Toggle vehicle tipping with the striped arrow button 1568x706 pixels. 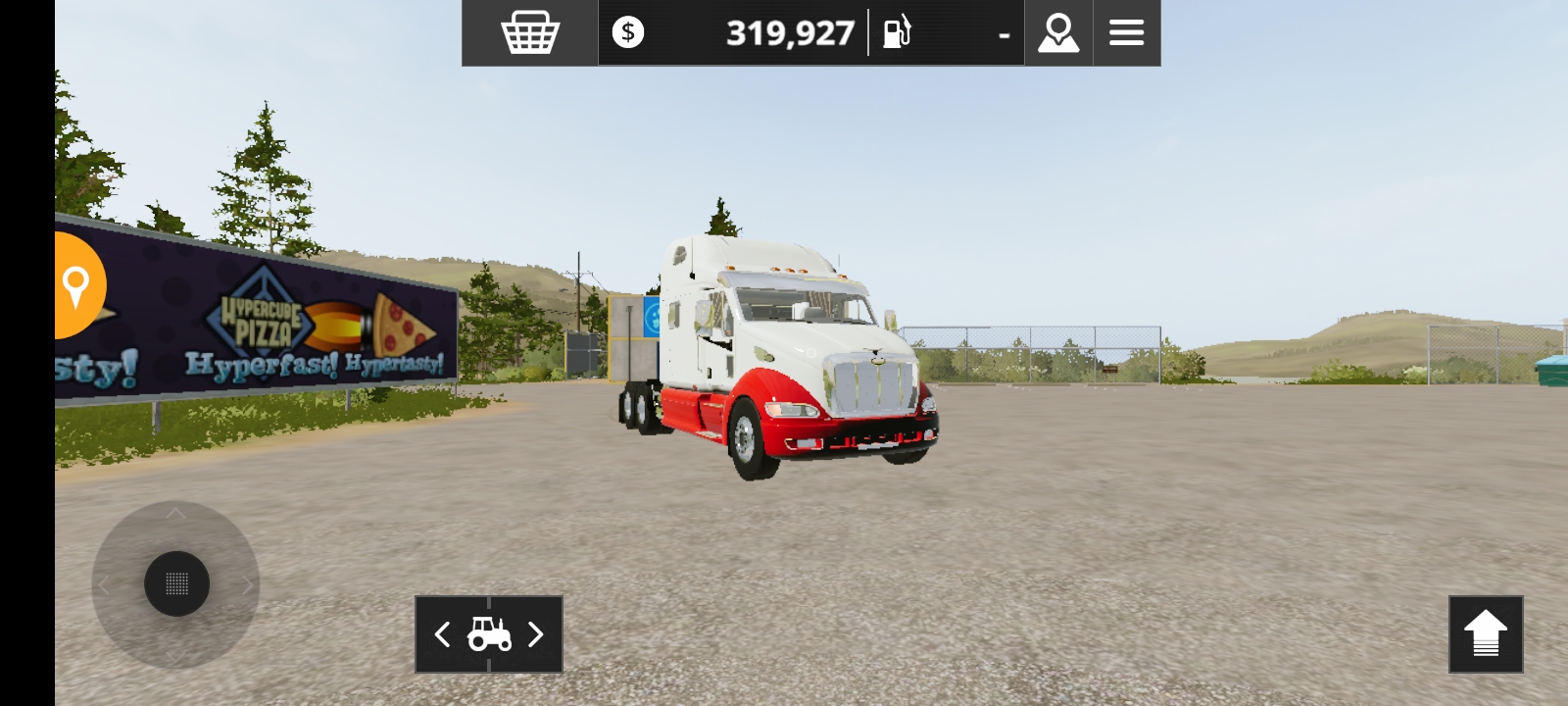1485,635
